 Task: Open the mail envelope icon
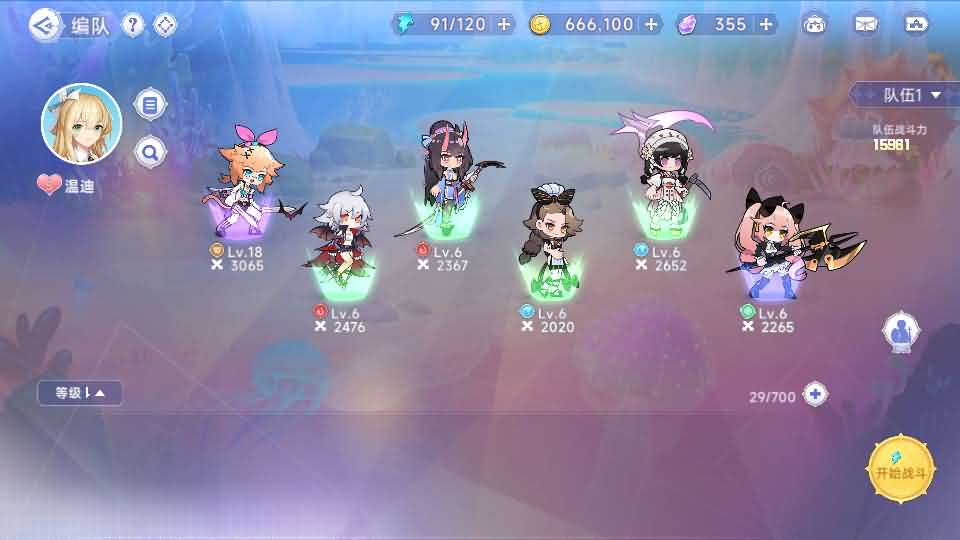point(865,24)
